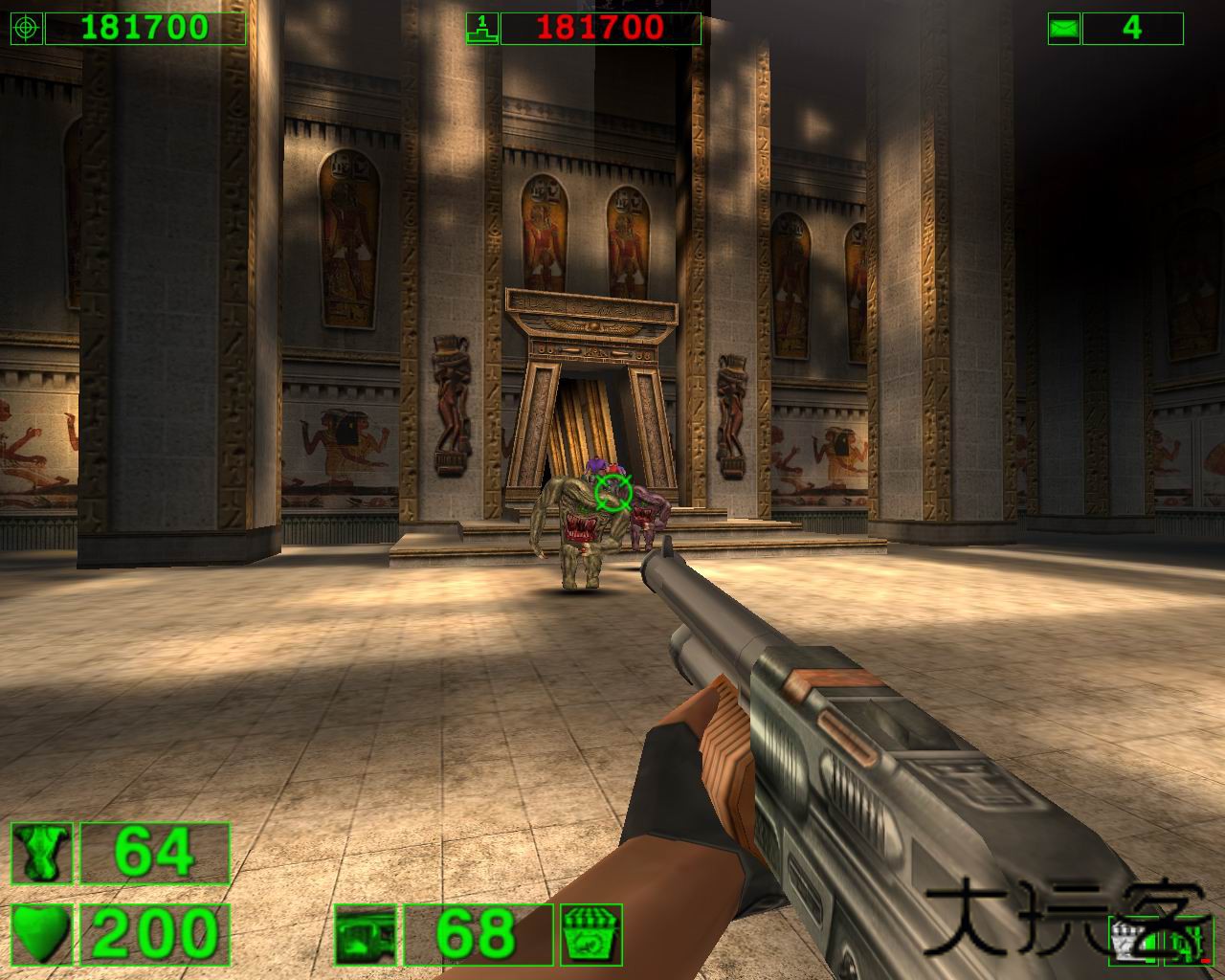The image size is (1225, 980).
Task: Choose the shotgun weapon icon
Action: [x=366, y=935]
